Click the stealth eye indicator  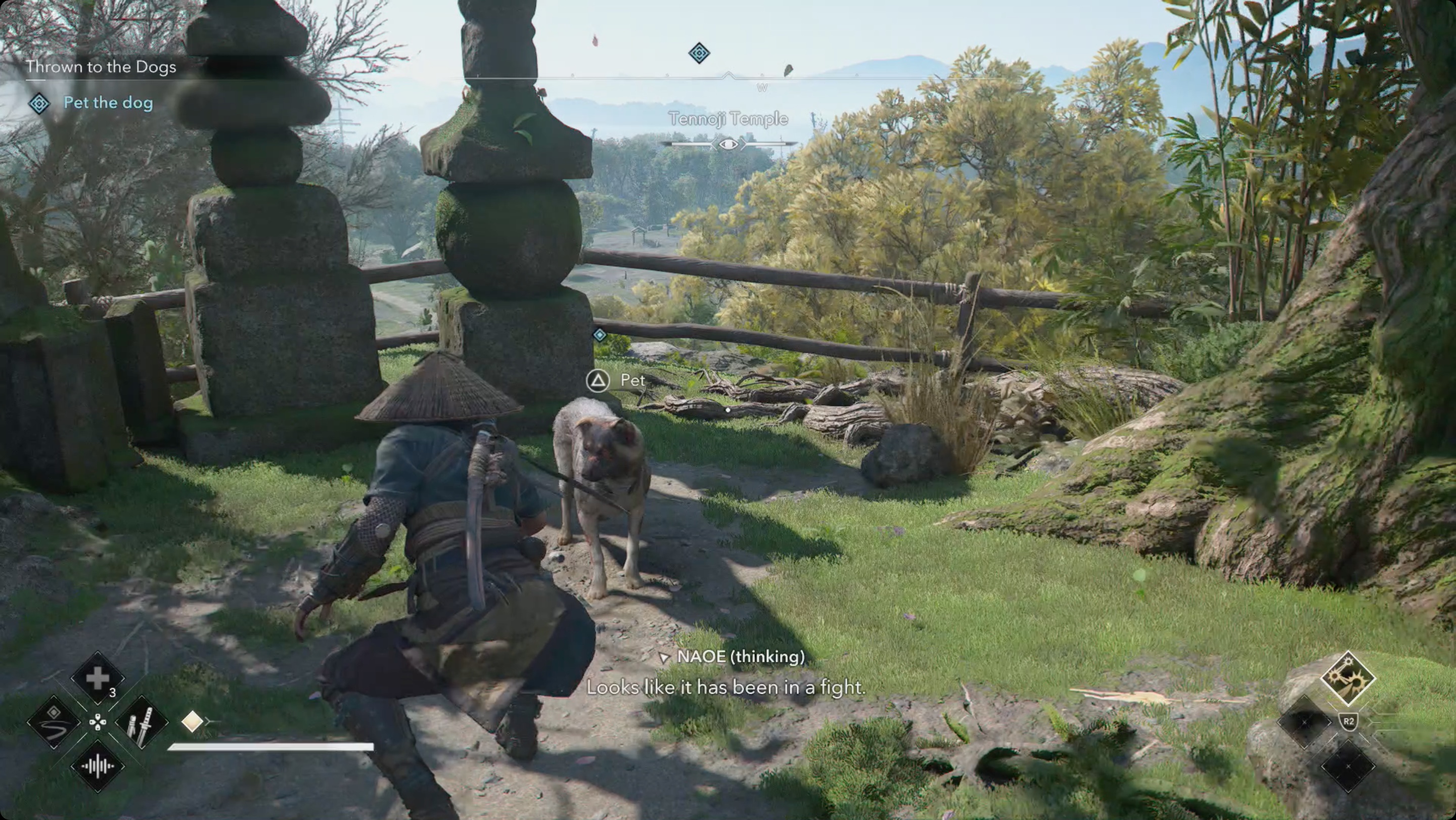click(728, 145)
